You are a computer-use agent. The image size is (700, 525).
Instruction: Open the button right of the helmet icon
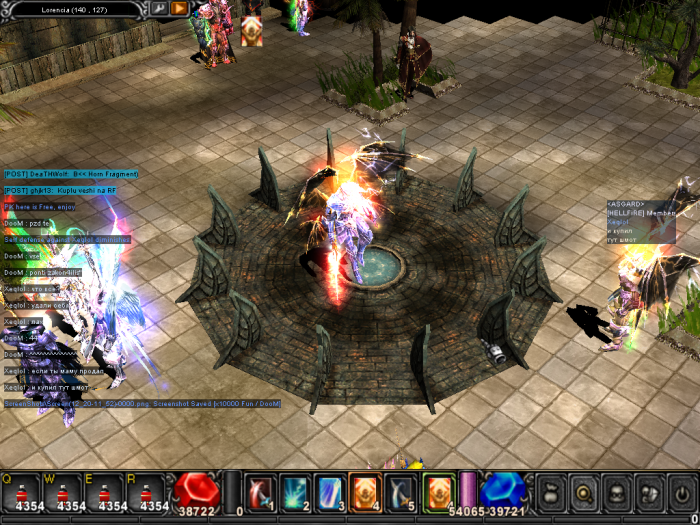click(x=650, y=492)
